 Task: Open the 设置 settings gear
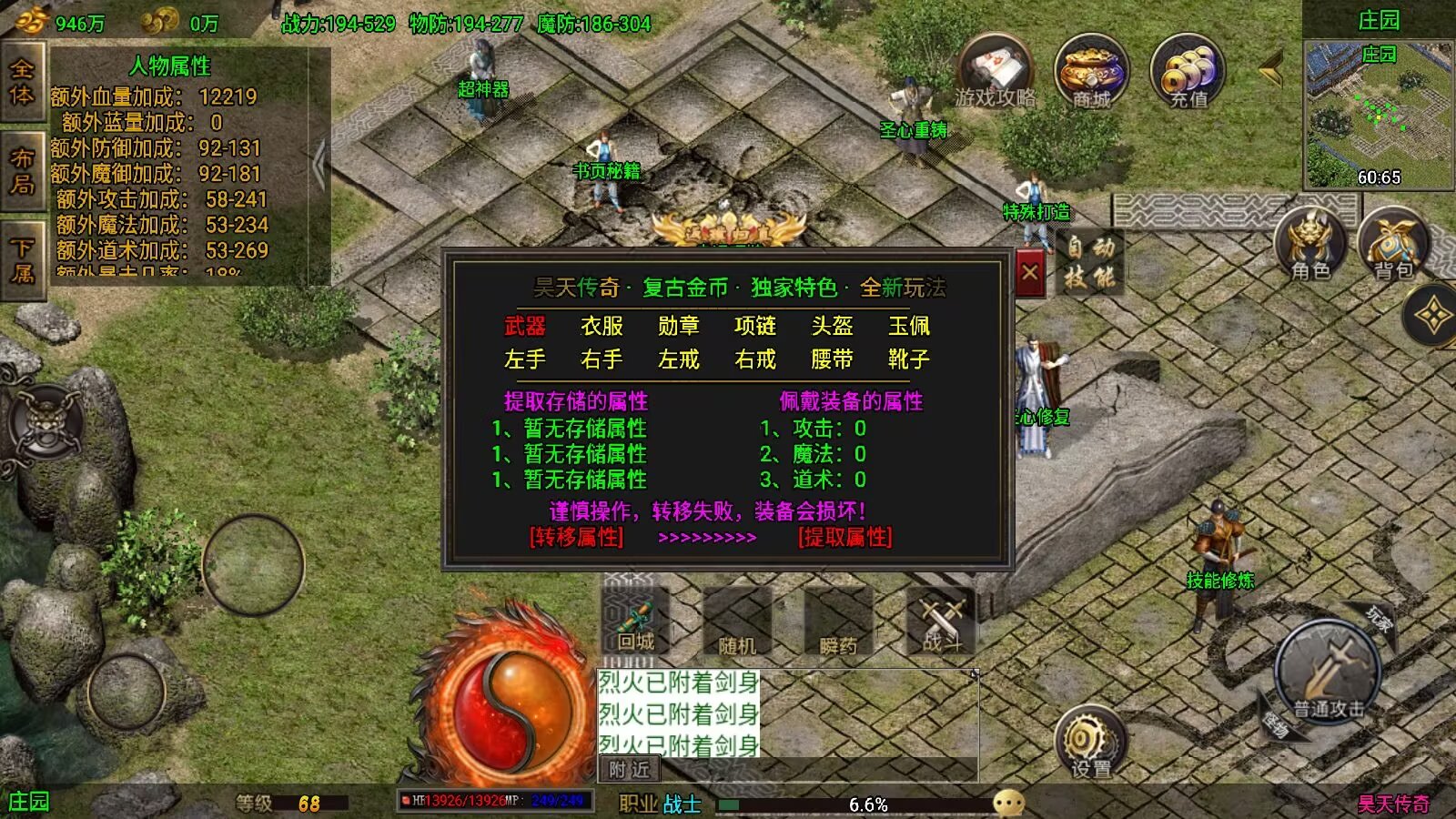pyautogui.click(x=1090, y=742)
